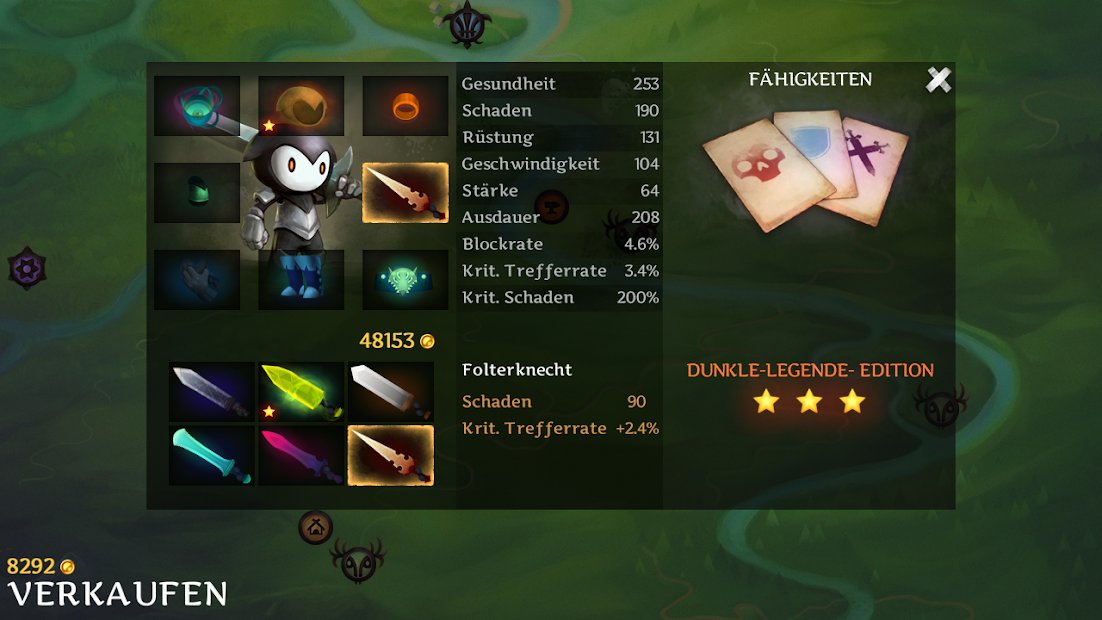Choose the glowing yellow-green crystal sword
Image resolution: width=1102 pixels, height=620 pixels.
(301, 392)
